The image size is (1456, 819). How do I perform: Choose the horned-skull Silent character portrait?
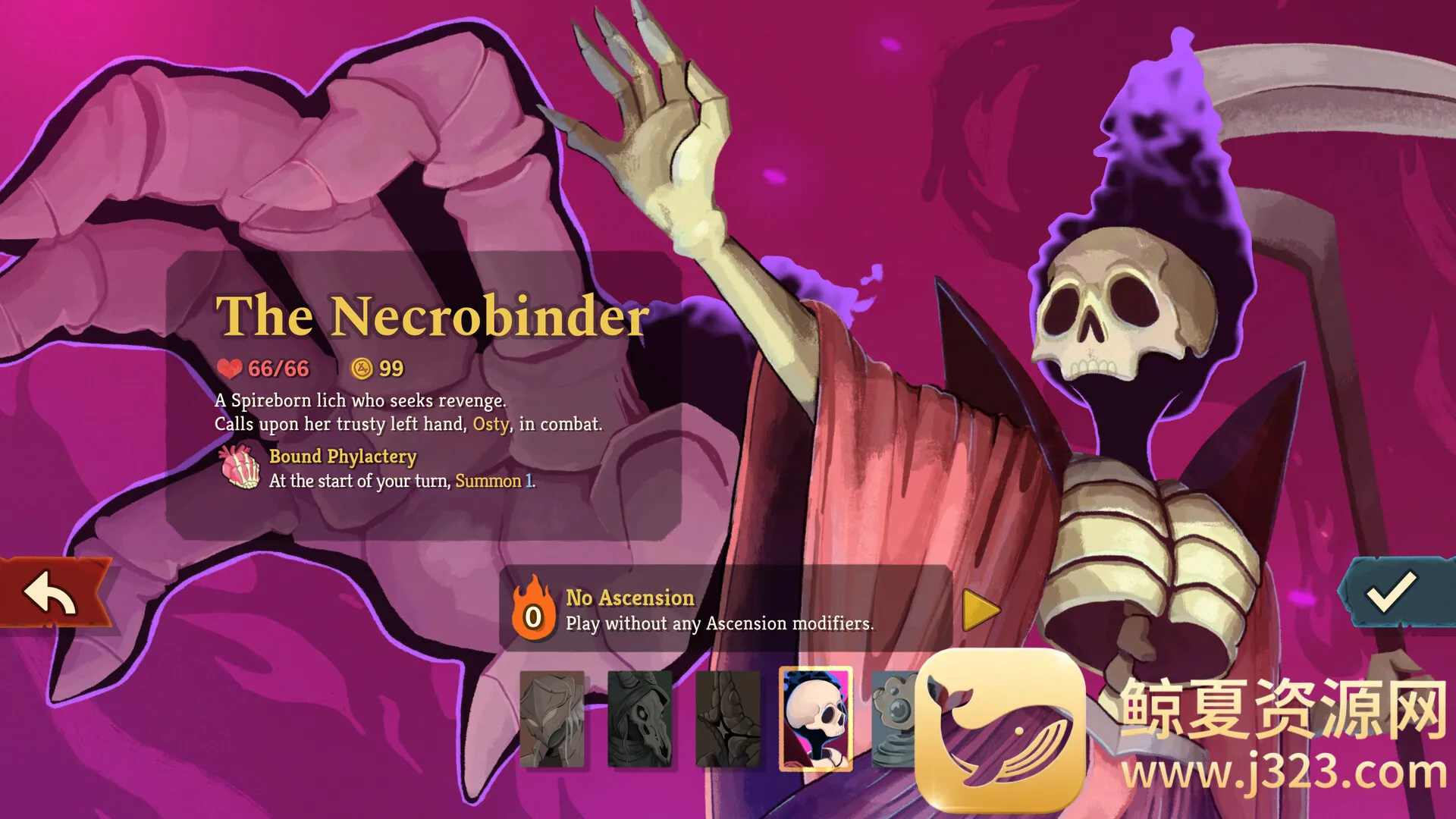(640, 718)
